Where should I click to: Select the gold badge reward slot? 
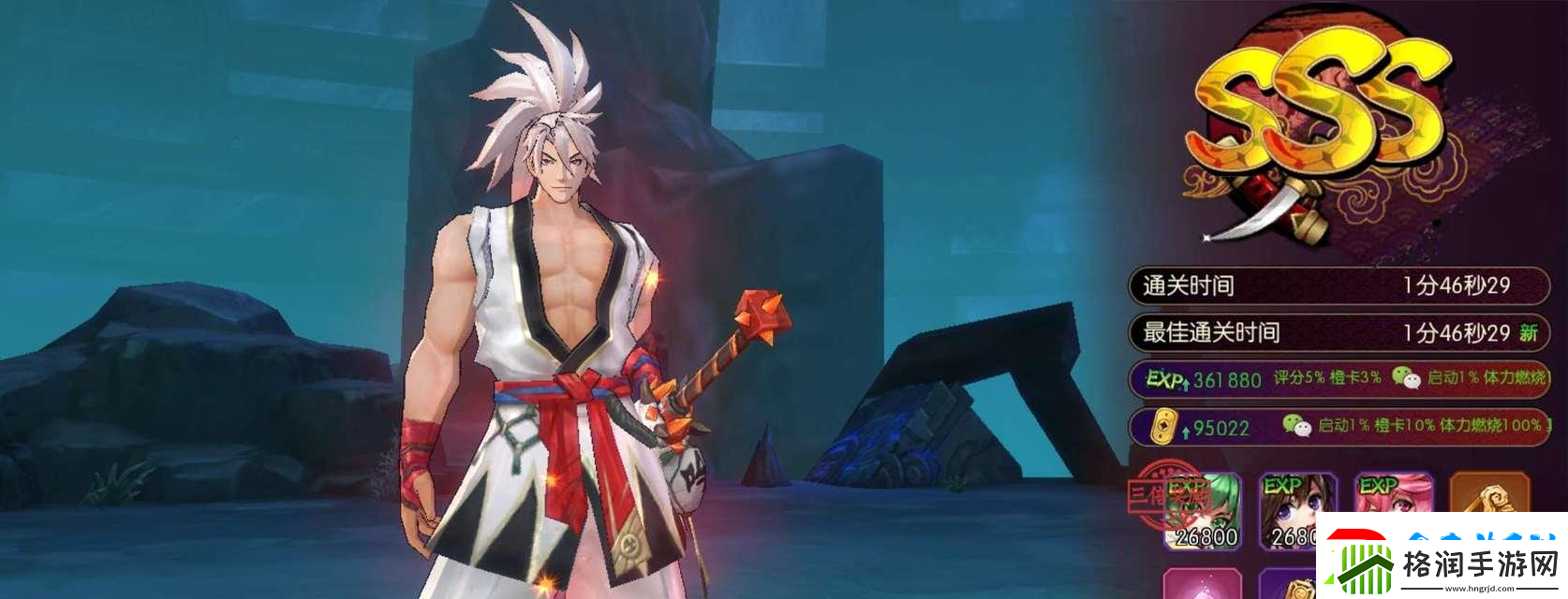(1293, 586)
